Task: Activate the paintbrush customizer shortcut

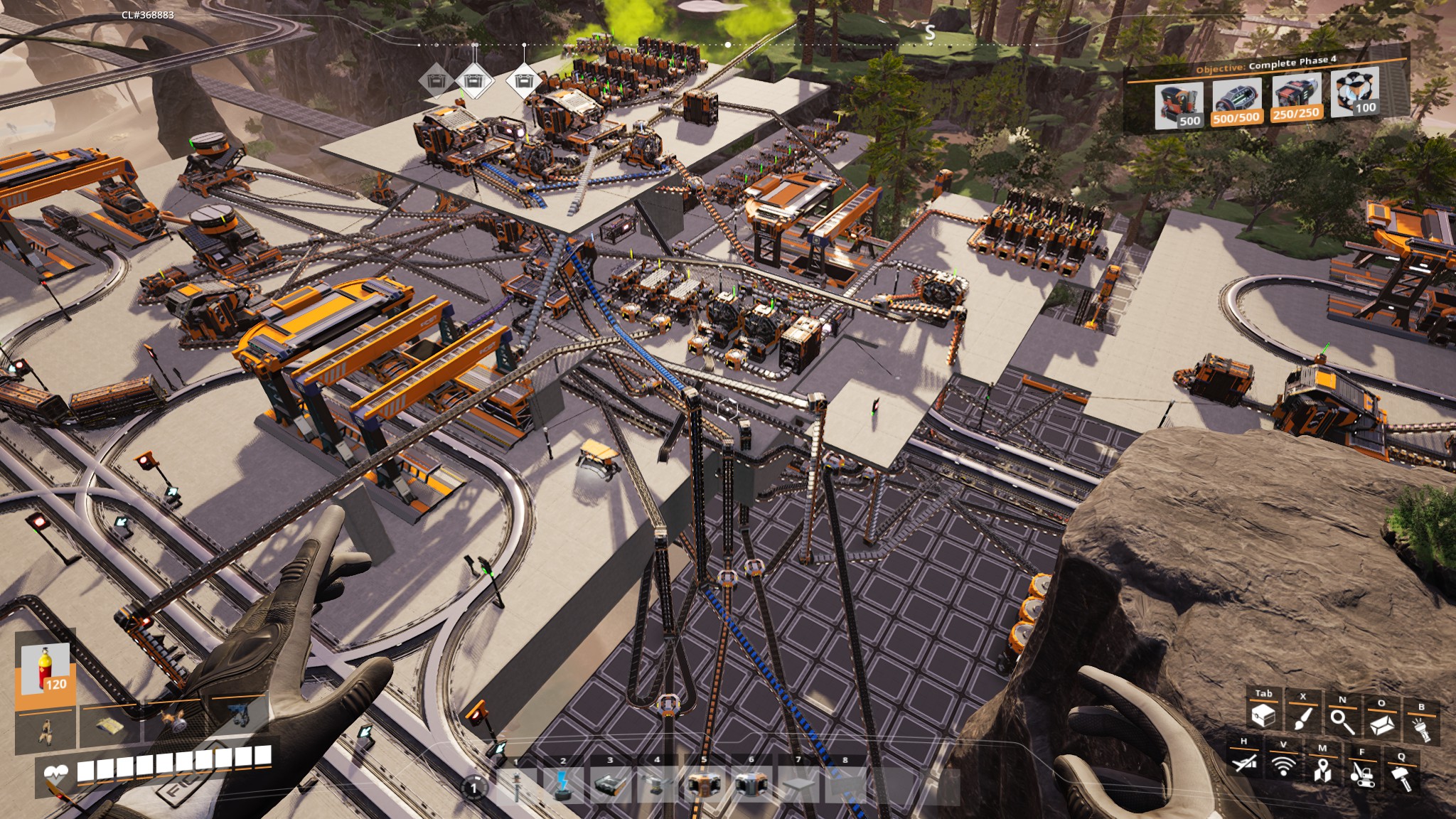Action: click(x=1303, y=718)
